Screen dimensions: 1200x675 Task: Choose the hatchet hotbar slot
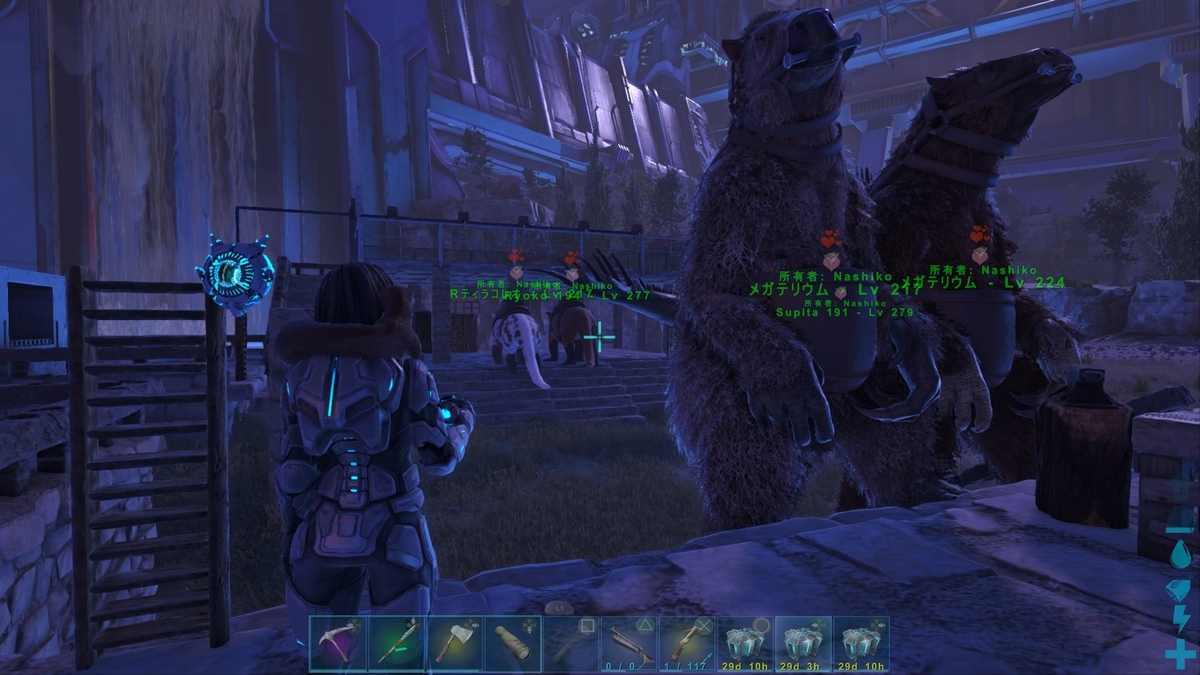pyautogui.click(x=454, y=644)
